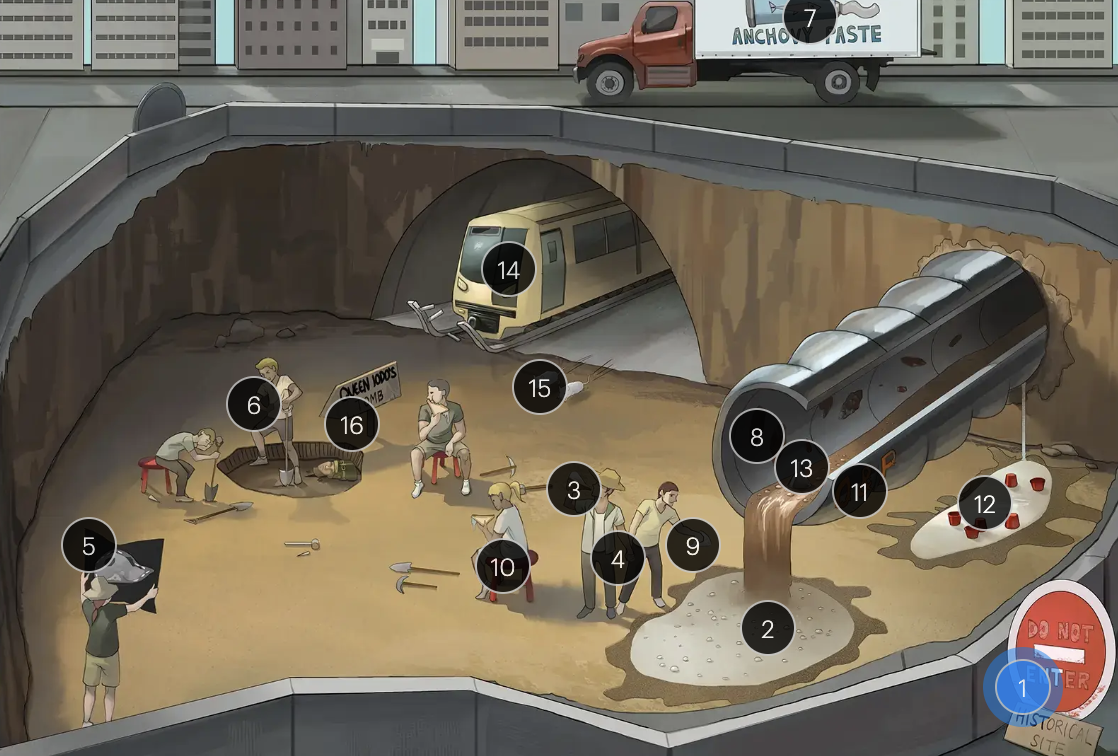1118x756 pixels.
Task: Choose the marker labeled 4
Action: [618, 560]
